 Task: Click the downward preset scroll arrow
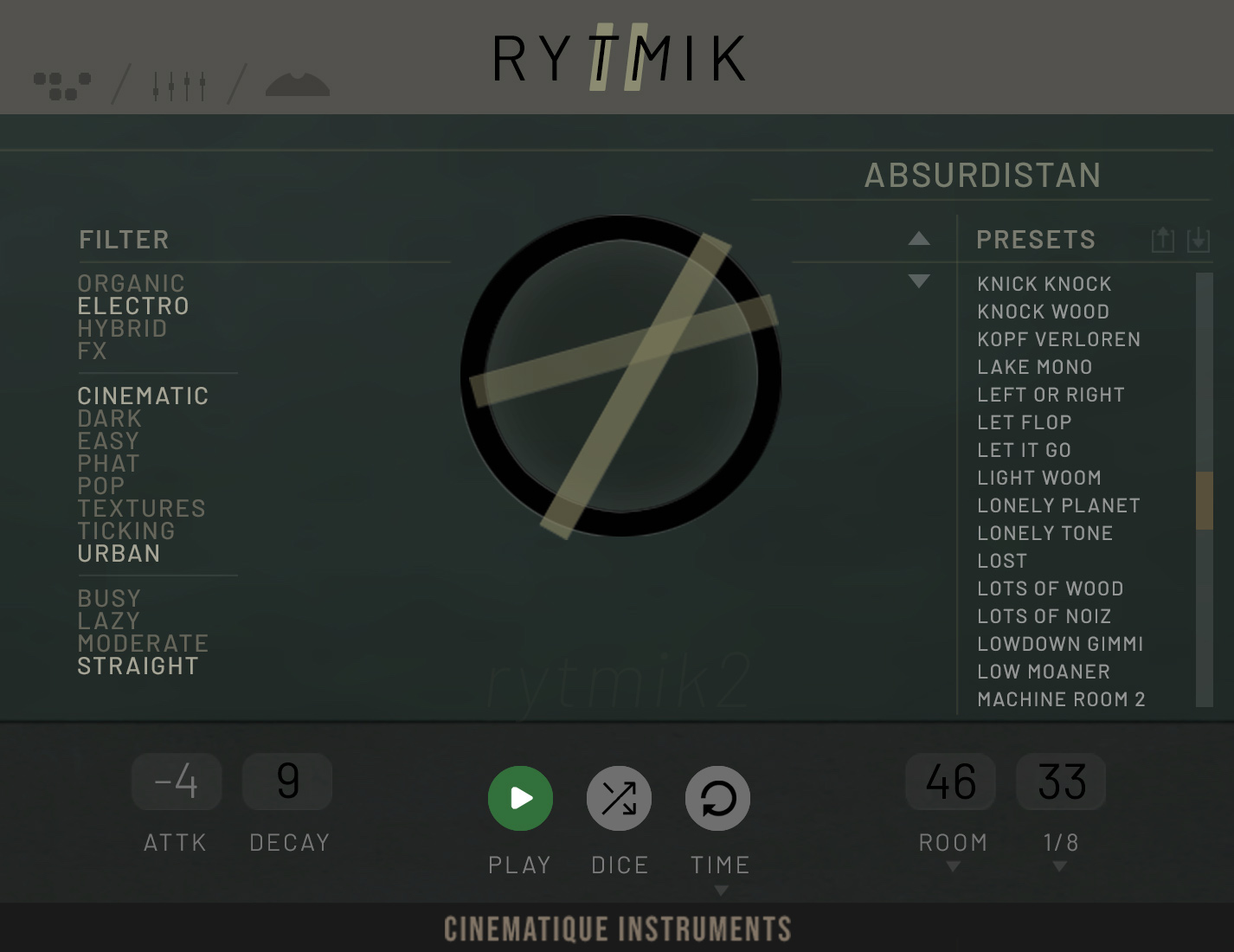(x=919, y=281)
